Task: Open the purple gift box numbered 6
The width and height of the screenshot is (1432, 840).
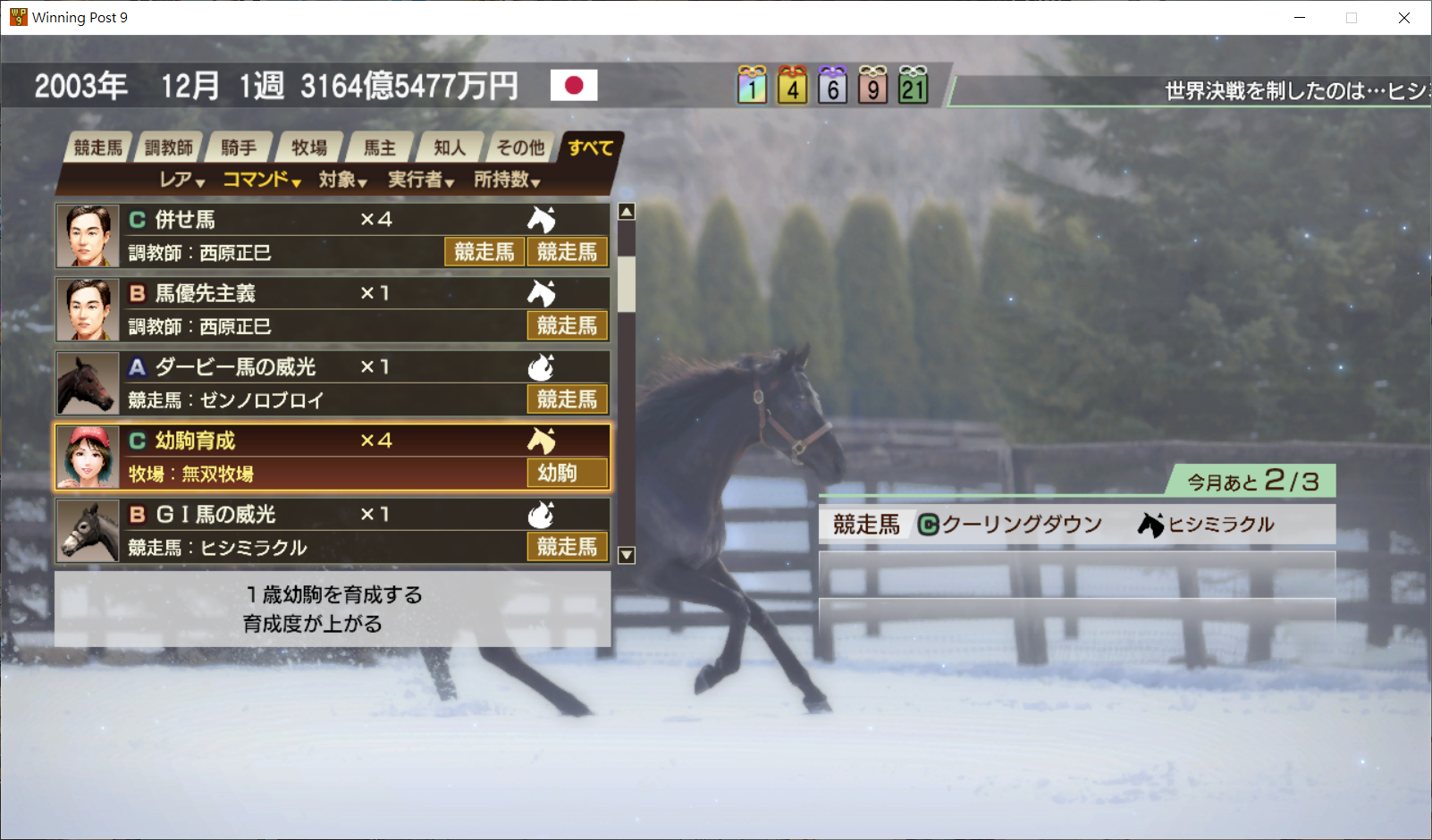Action: pyautogui.click(x=832, y=87)
